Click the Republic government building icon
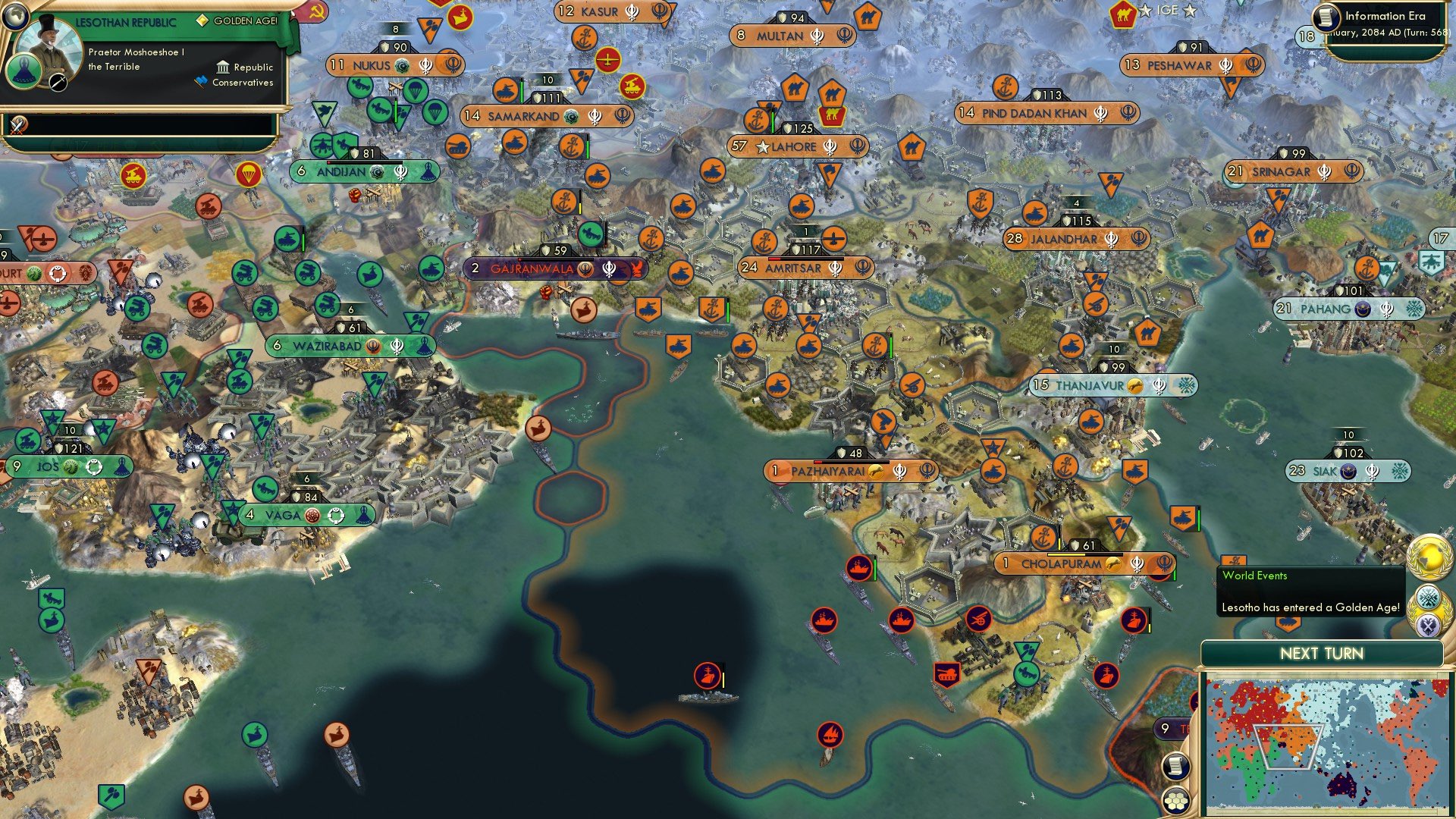 click(223, 67)
